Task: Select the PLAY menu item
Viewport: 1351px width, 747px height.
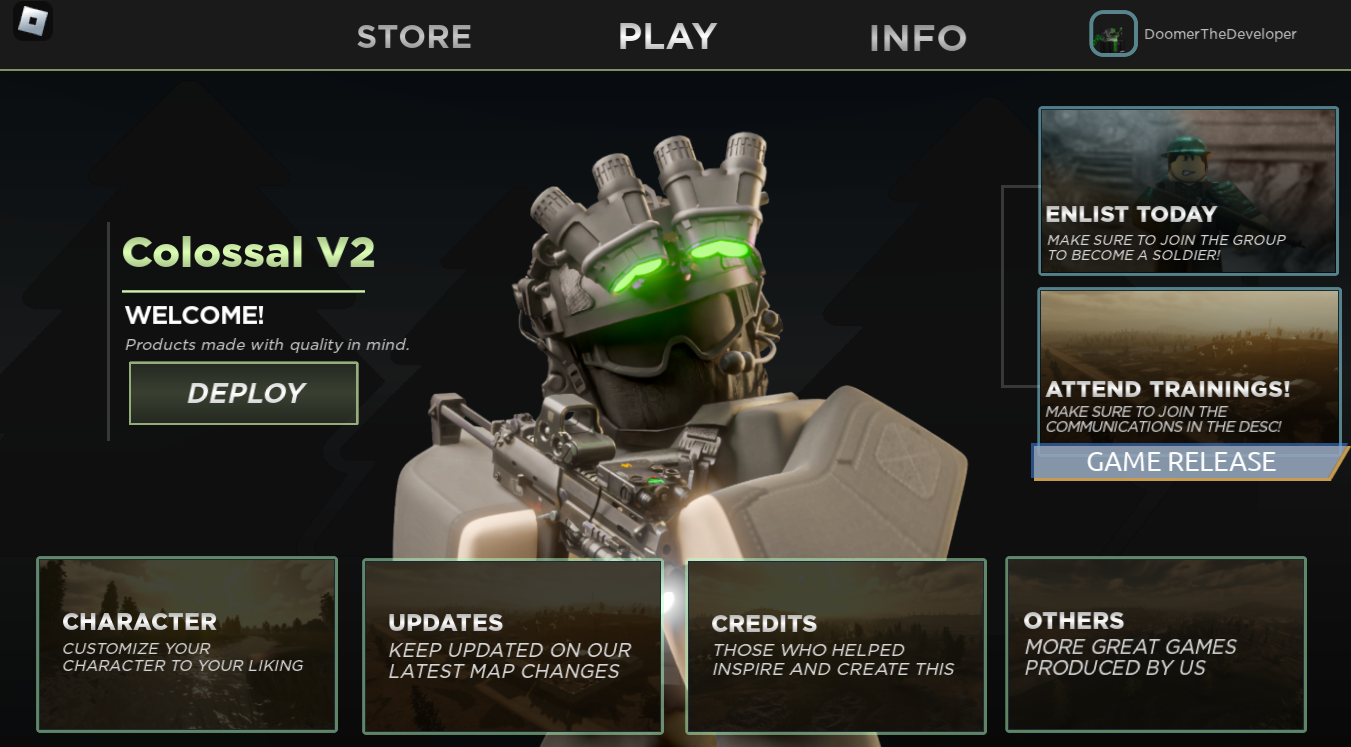Action: point(667,37)
